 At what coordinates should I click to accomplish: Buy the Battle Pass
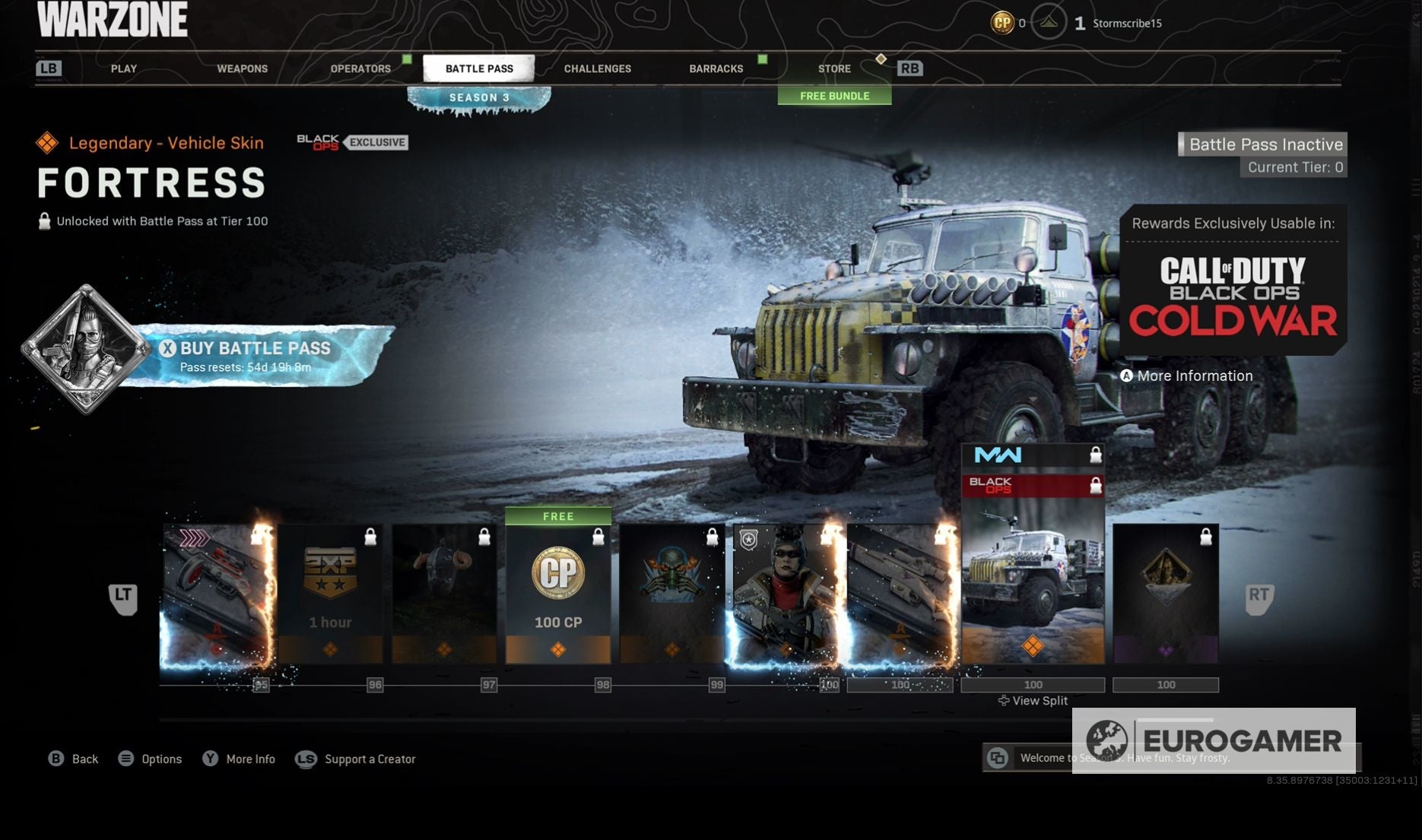[x=255, y=356]
